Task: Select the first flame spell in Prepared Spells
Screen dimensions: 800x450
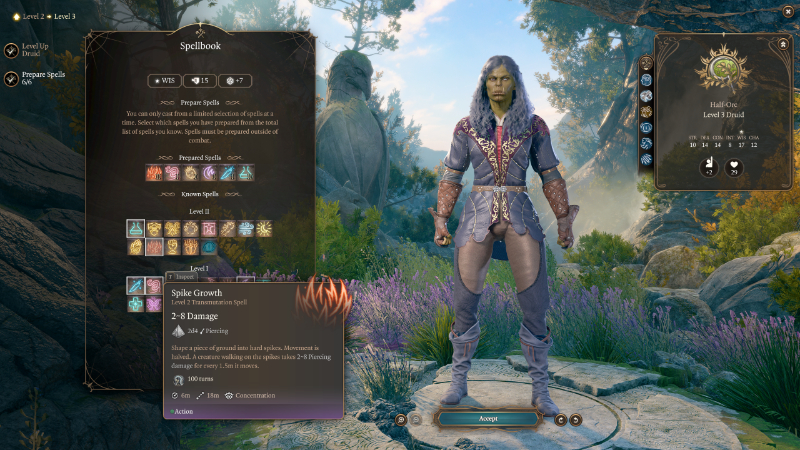Action: click(155, 173)
